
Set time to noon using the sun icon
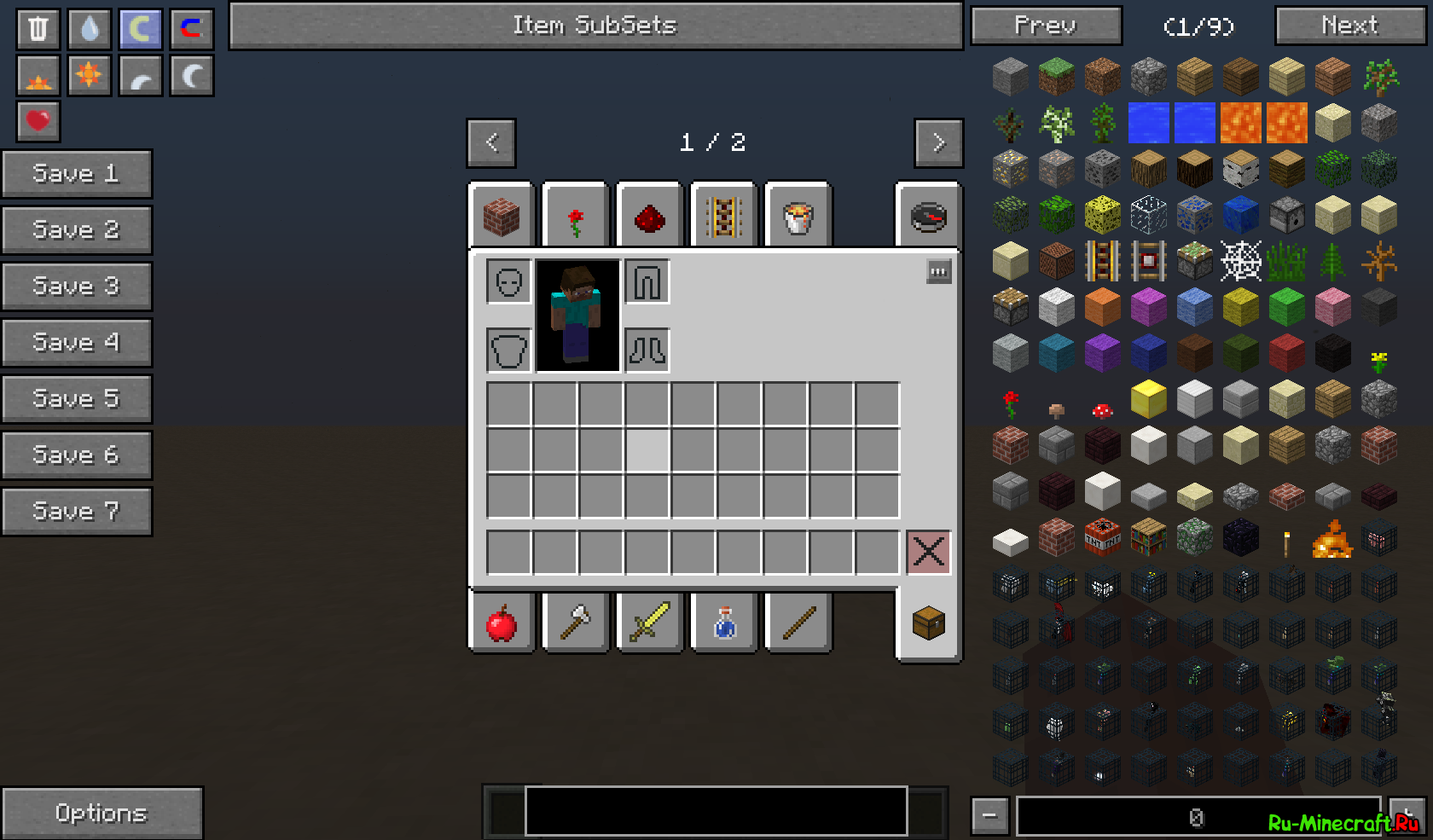[89, 75]
